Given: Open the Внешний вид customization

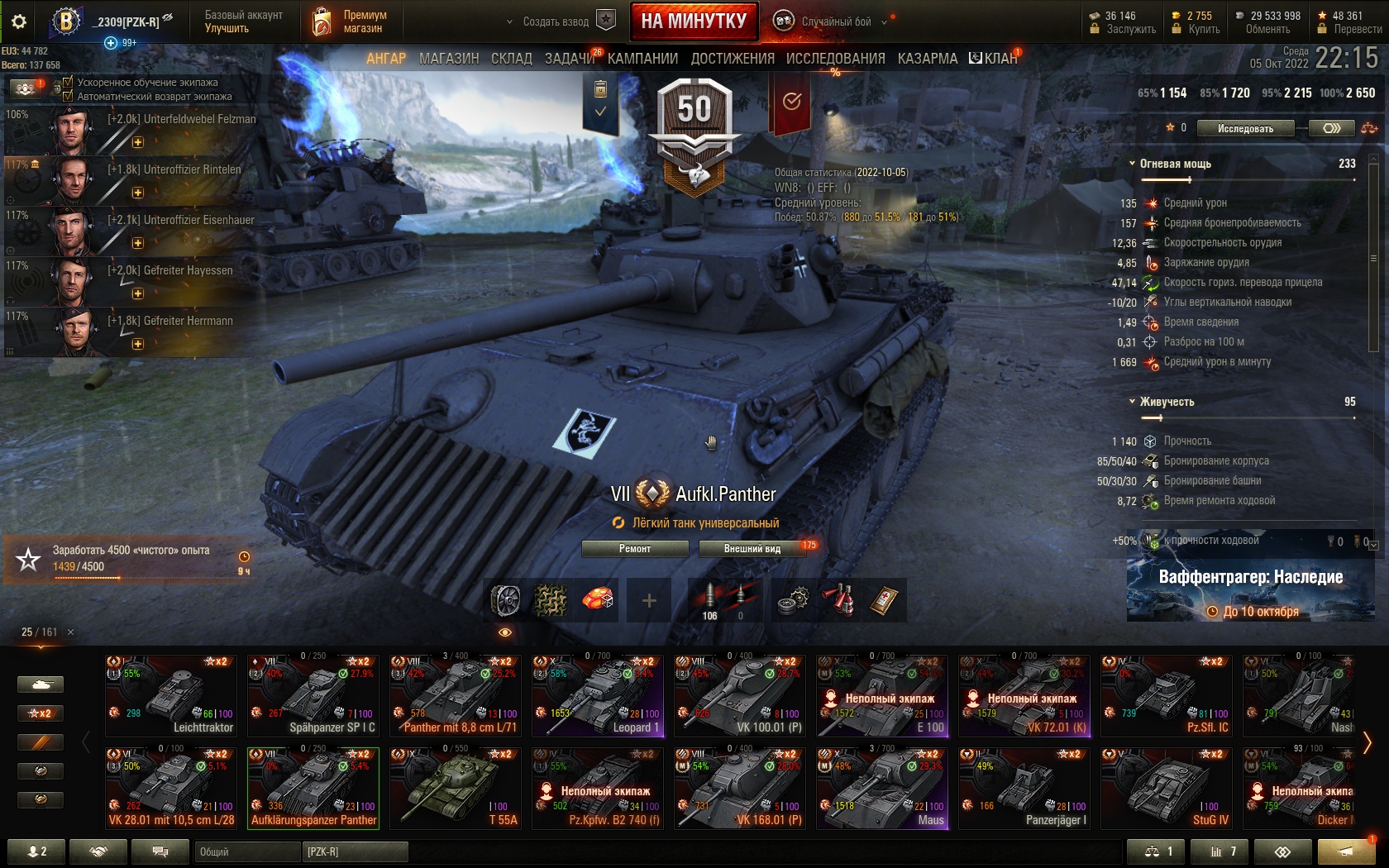Looking at the screenshot, I should pos(752,549).
